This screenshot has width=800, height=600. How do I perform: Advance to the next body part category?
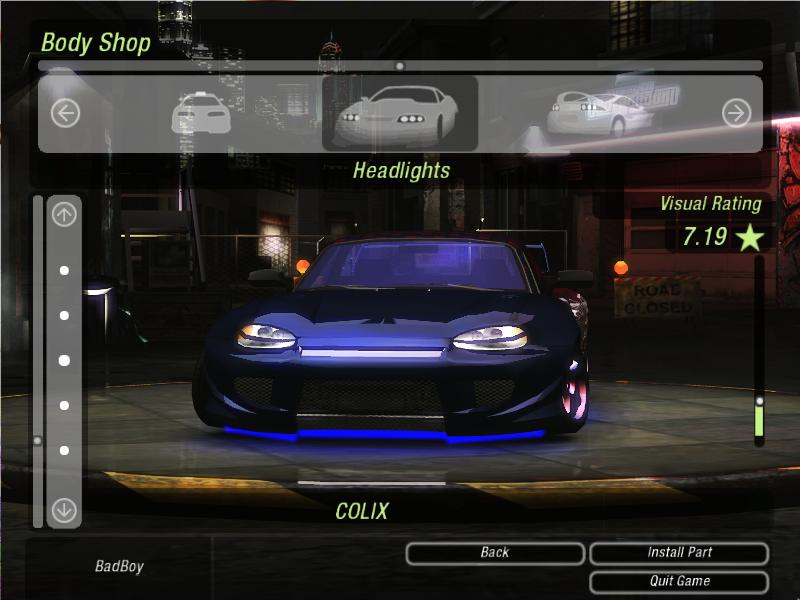[x=736, y=113]
